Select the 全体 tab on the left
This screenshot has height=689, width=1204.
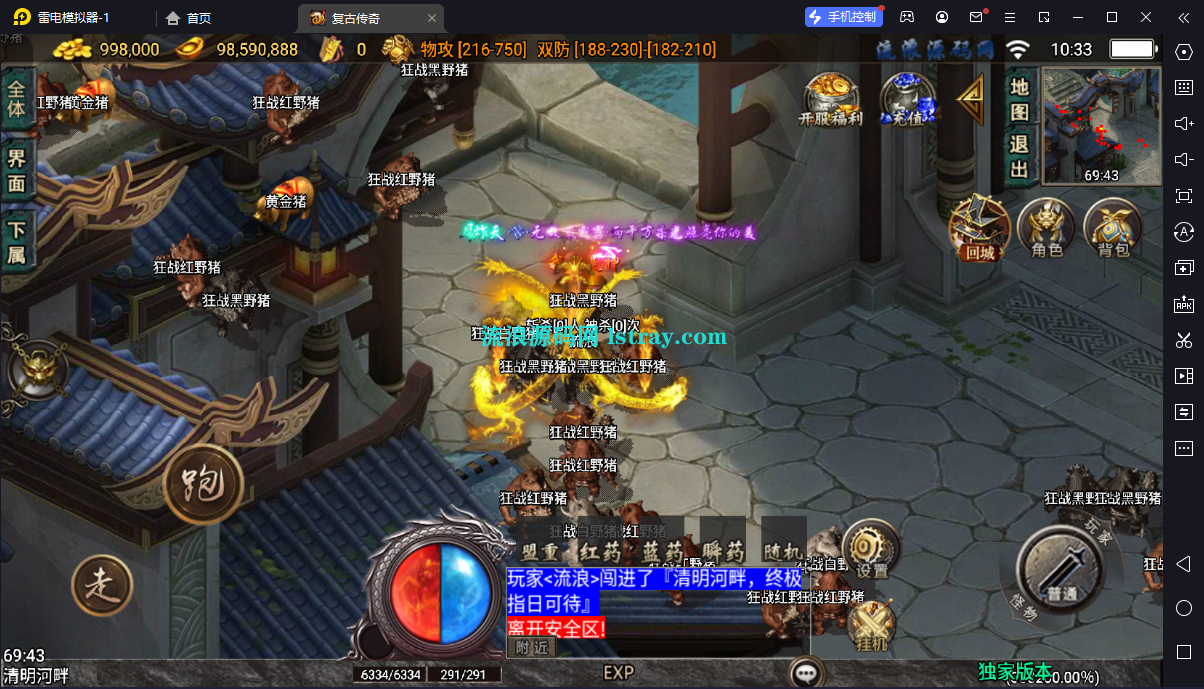tap(17, 98)
